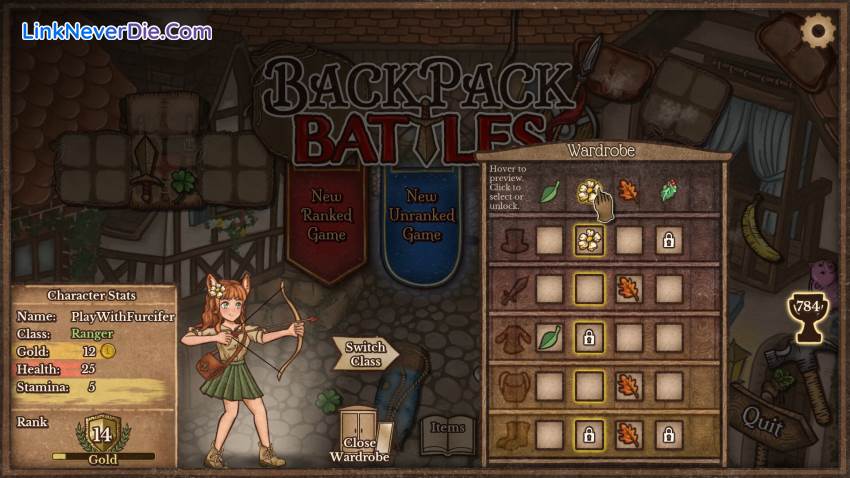850x478 pixels.
Task: Select the orange autumn leaf outfit theme
Action: pyautogui.click(x=628, y=191)
